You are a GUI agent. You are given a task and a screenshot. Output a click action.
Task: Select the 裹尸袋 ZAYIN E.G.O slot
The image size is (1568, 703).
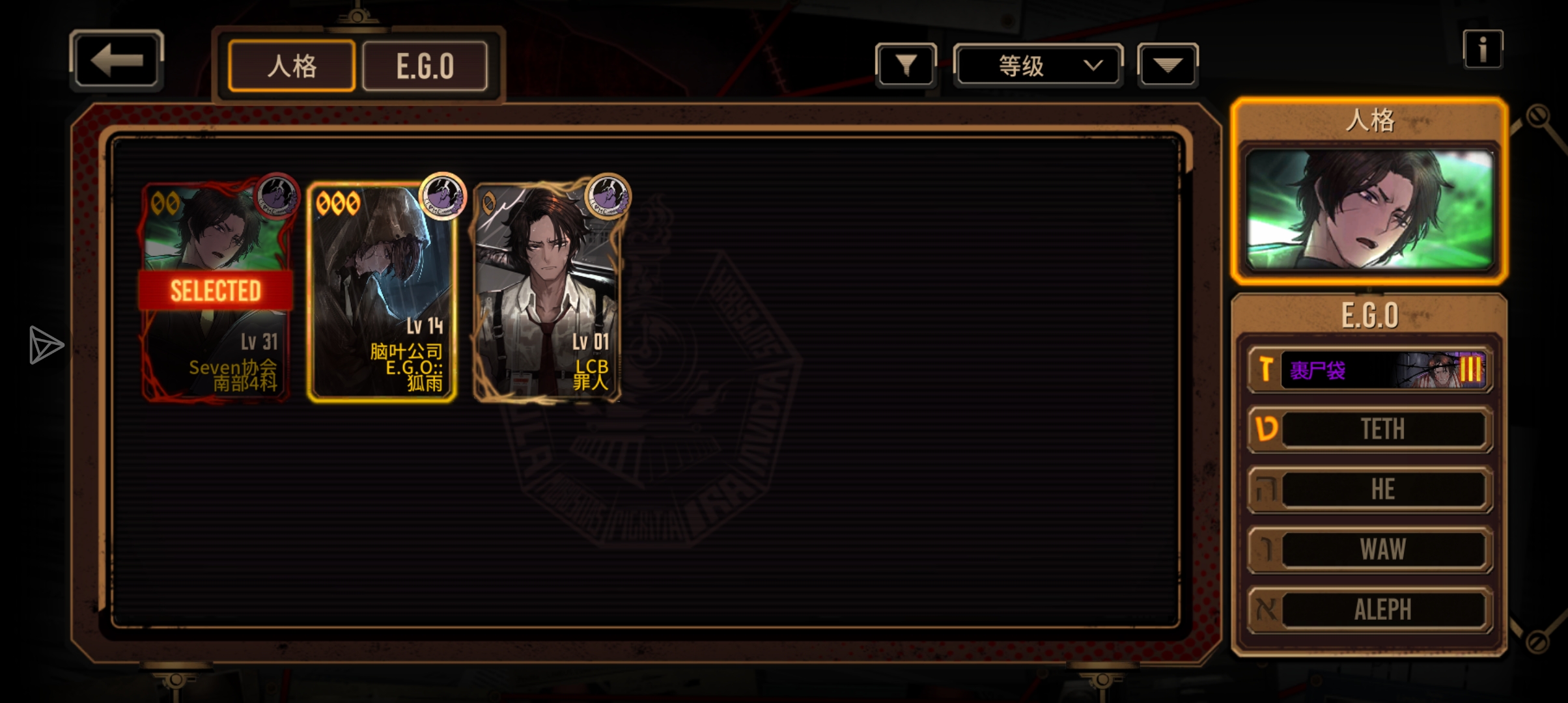coord(1370,370)
